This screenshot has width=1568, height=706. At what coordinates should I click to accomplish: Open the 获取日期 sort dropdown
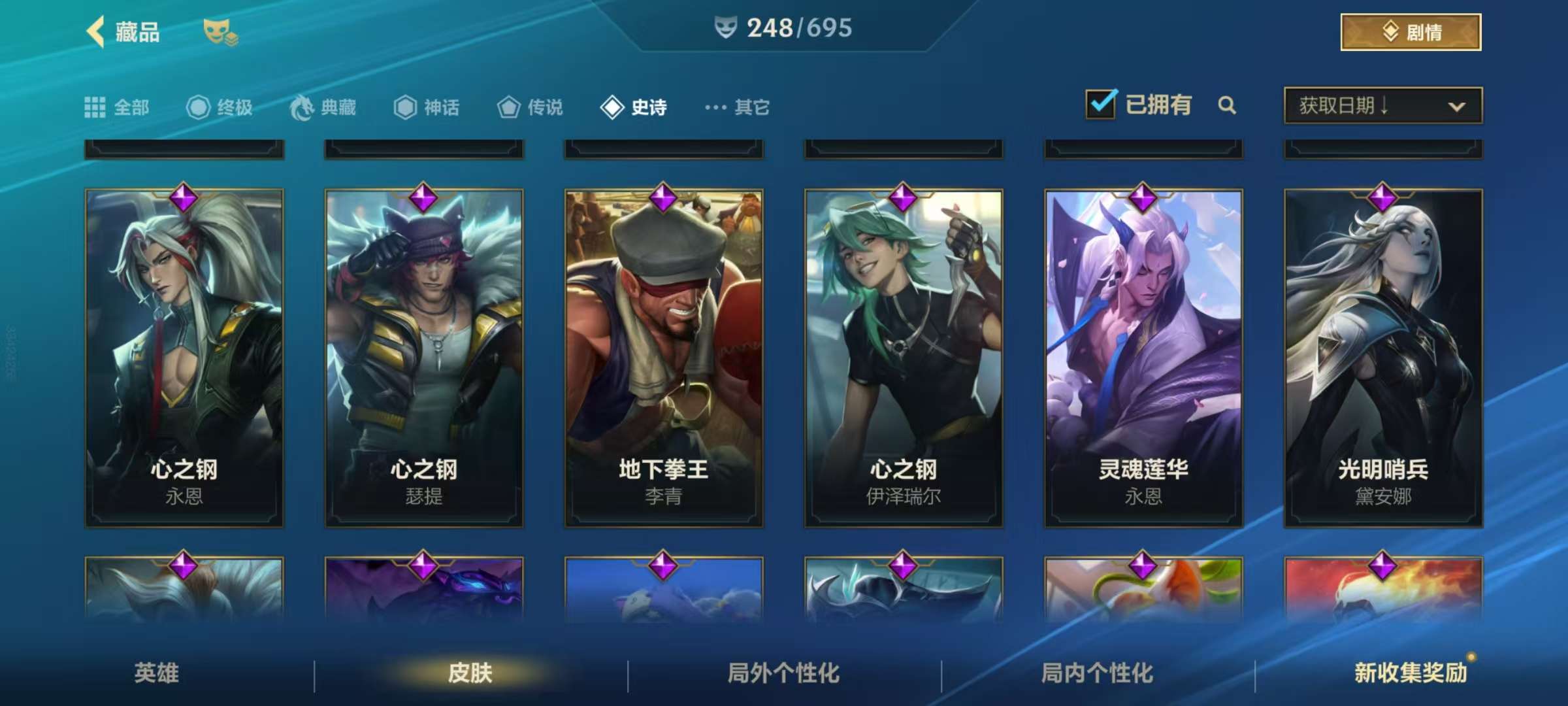1382,105
